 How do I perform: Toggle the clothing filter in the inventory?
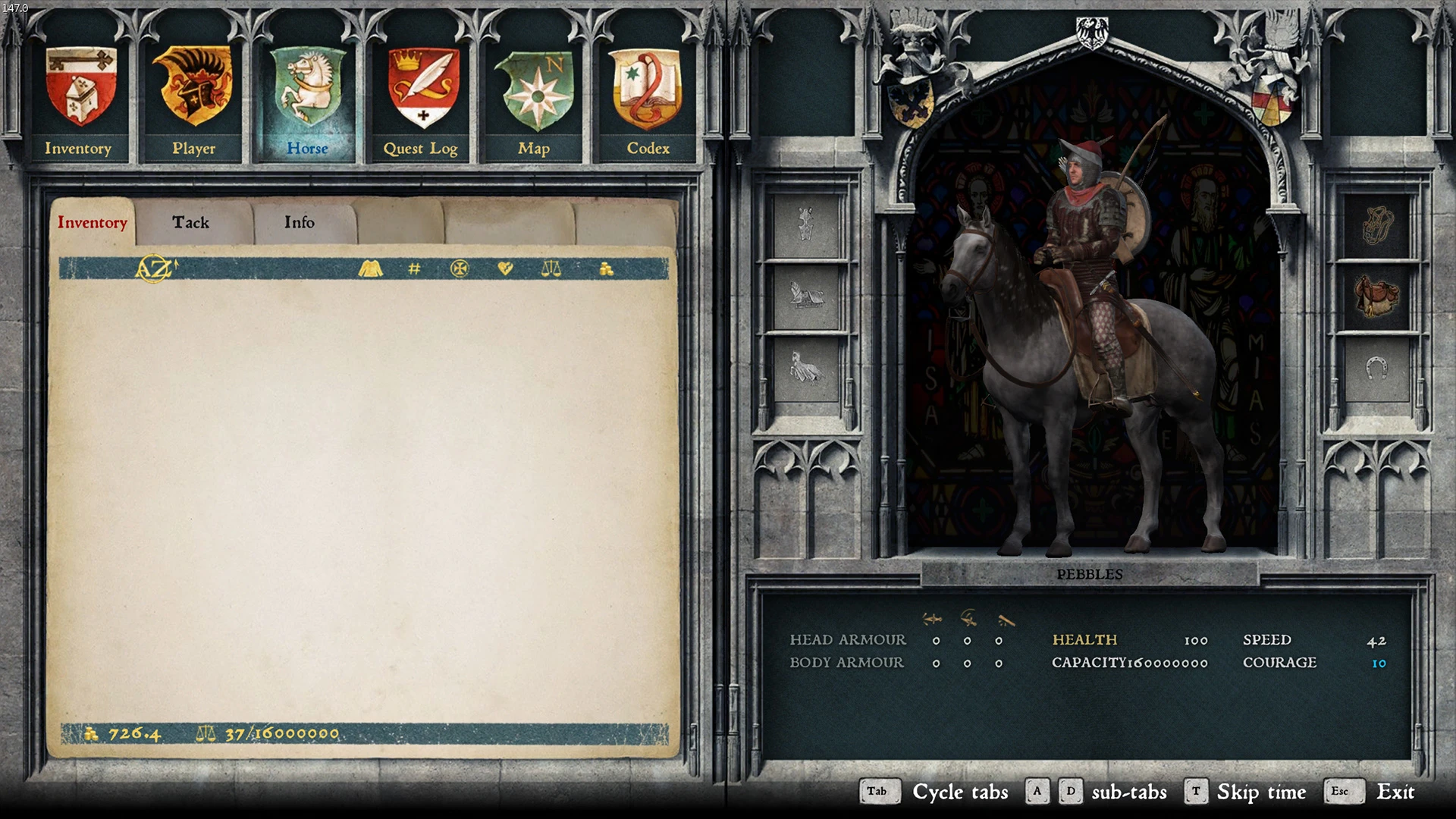(x=371, y=269)
